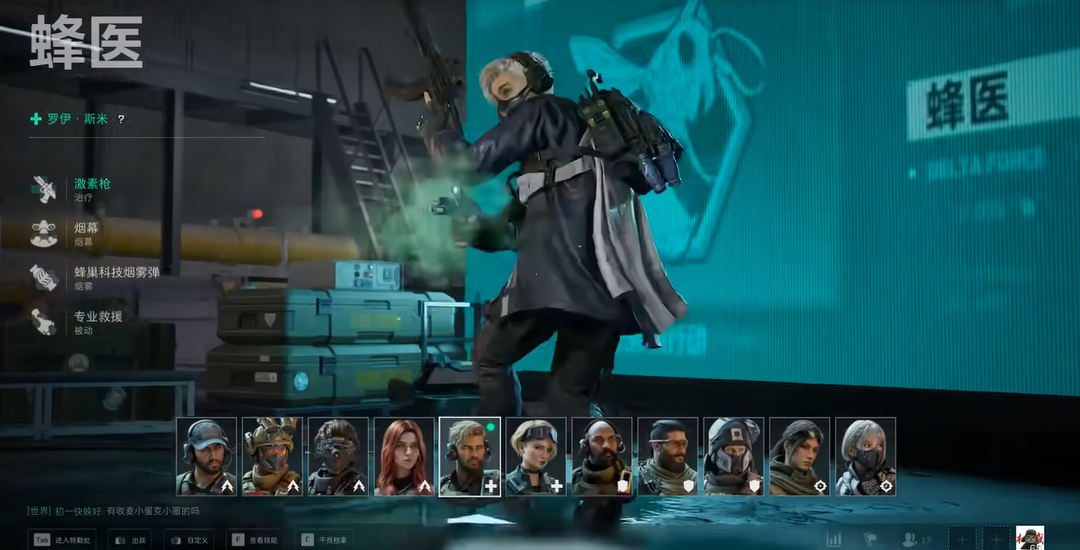
Task: Click the player avatar in the corner
Action: pyautogui.click(x=1030, y=538)
